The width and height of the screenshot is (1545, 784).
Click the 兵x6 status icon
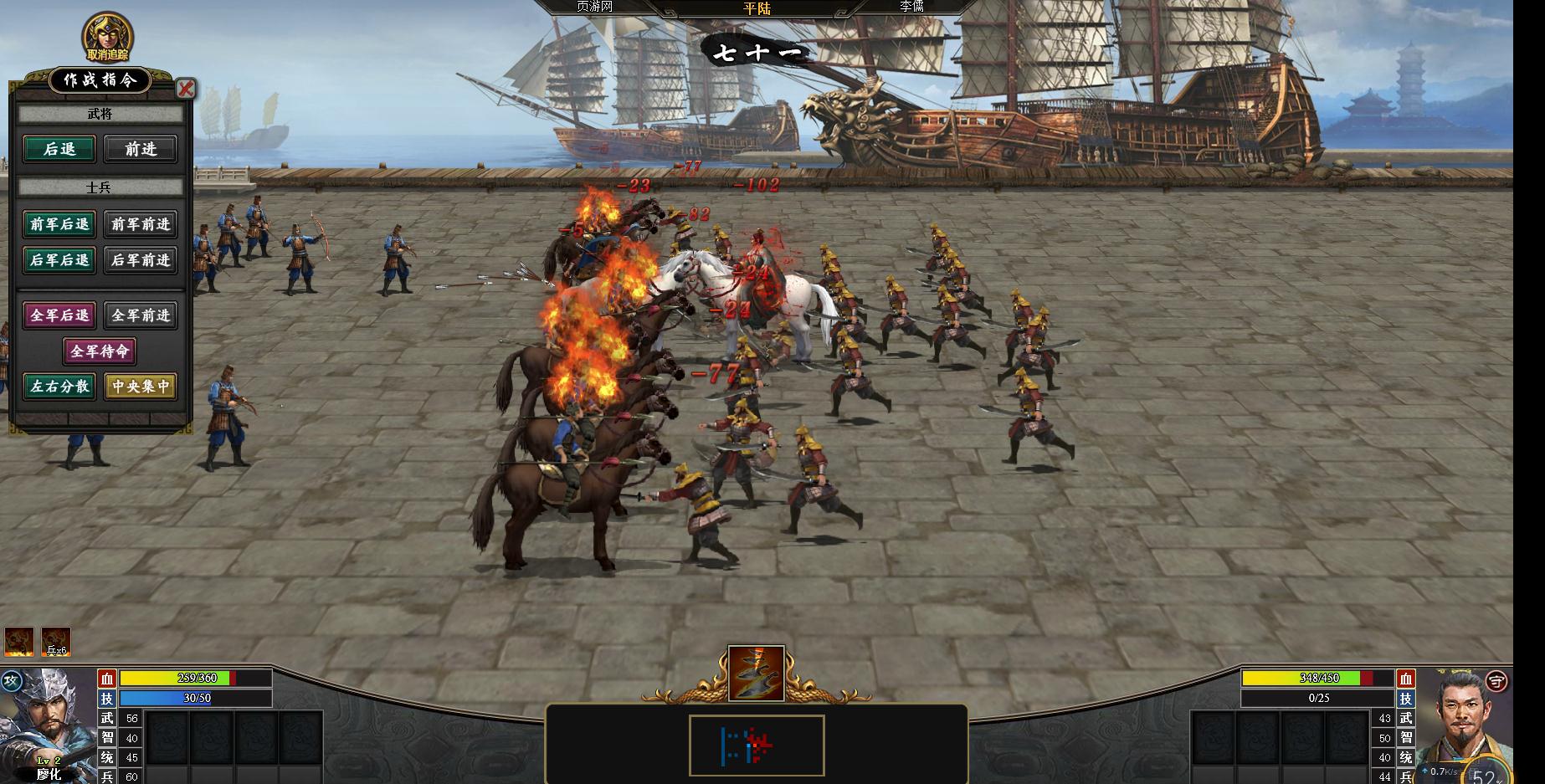click(x=56, y=642)
